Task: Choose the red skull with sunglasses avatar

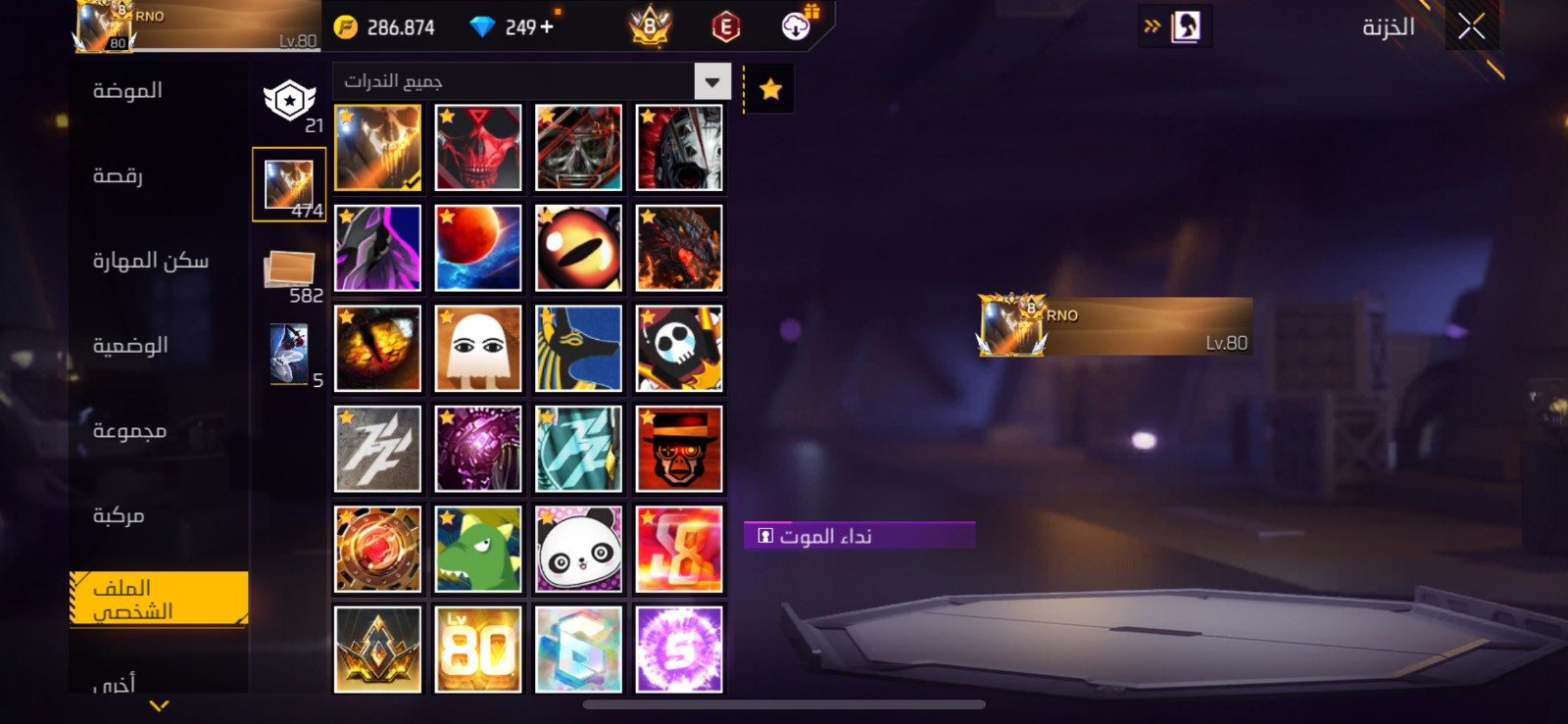Action: tap(478, 148)
